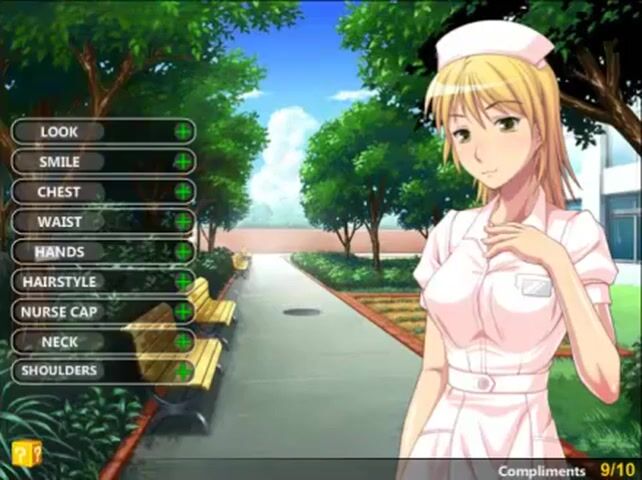Pick the CHEST option
Screen dimensions: 642x480
pos(102,191)
